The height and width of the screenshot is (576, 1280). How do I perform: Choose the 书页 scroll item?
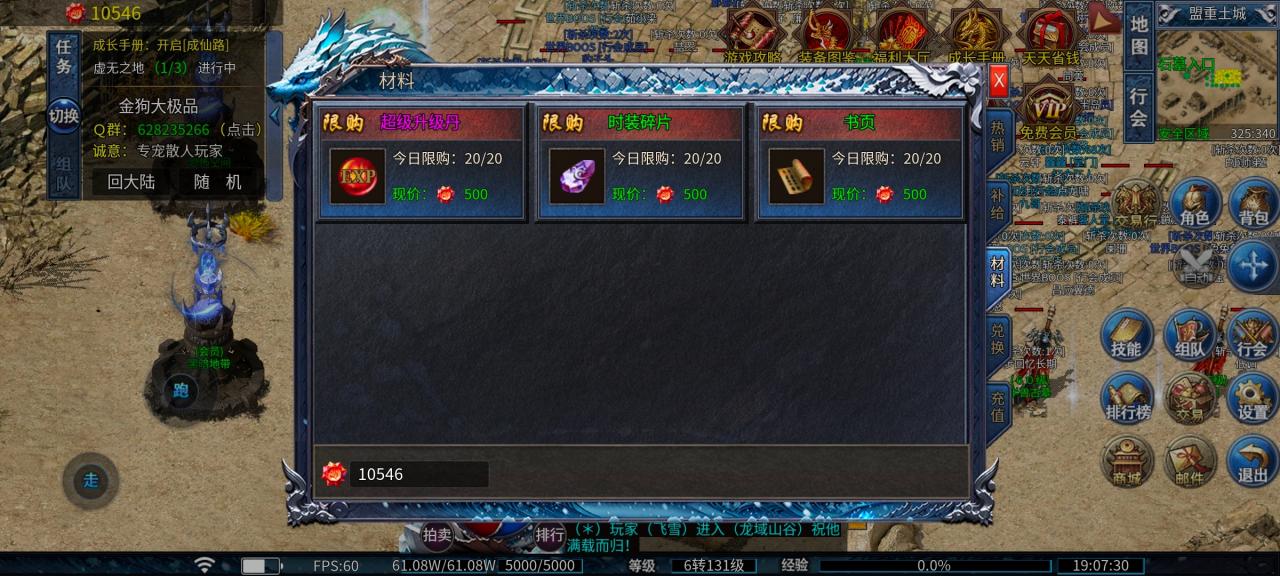point(797,176)
